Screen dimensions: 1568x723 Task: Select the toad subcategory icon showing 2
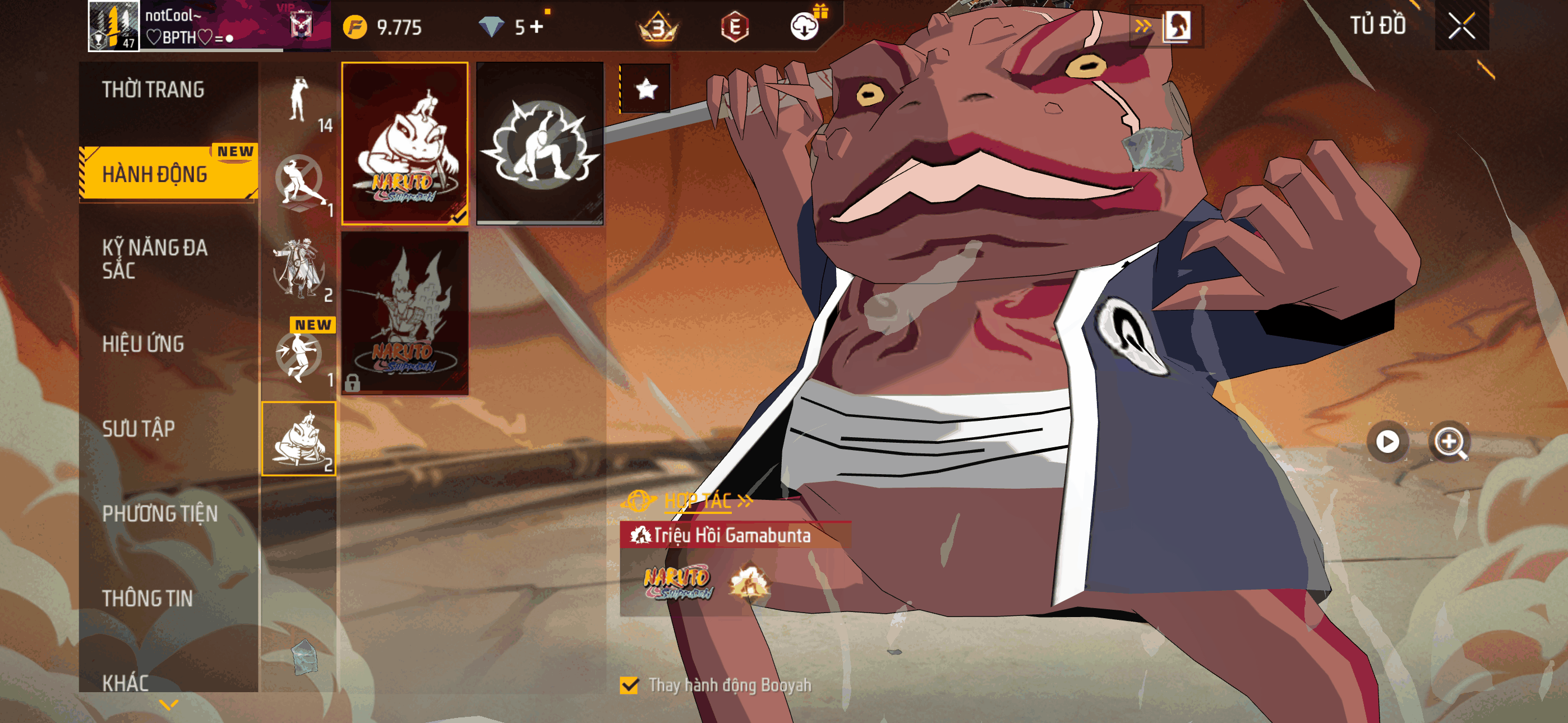coord(299,439)
